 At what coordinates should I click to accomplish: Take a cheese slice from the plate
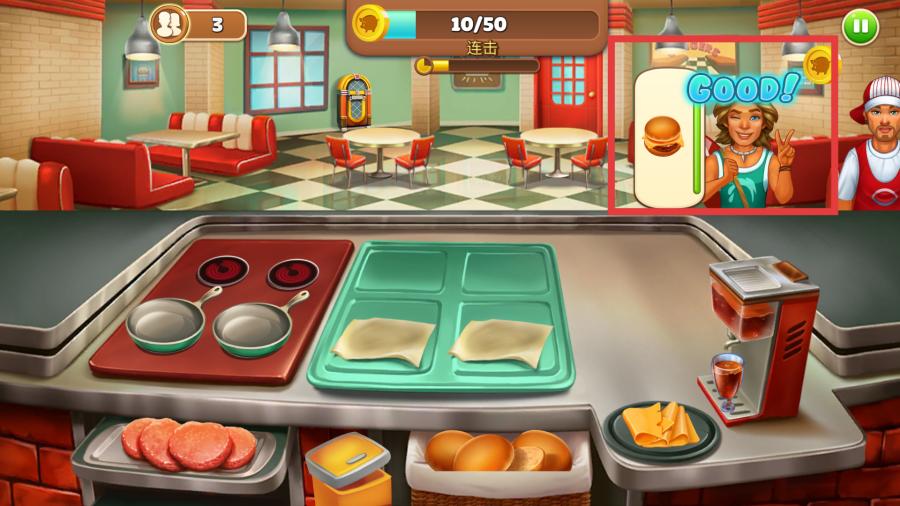659,424
